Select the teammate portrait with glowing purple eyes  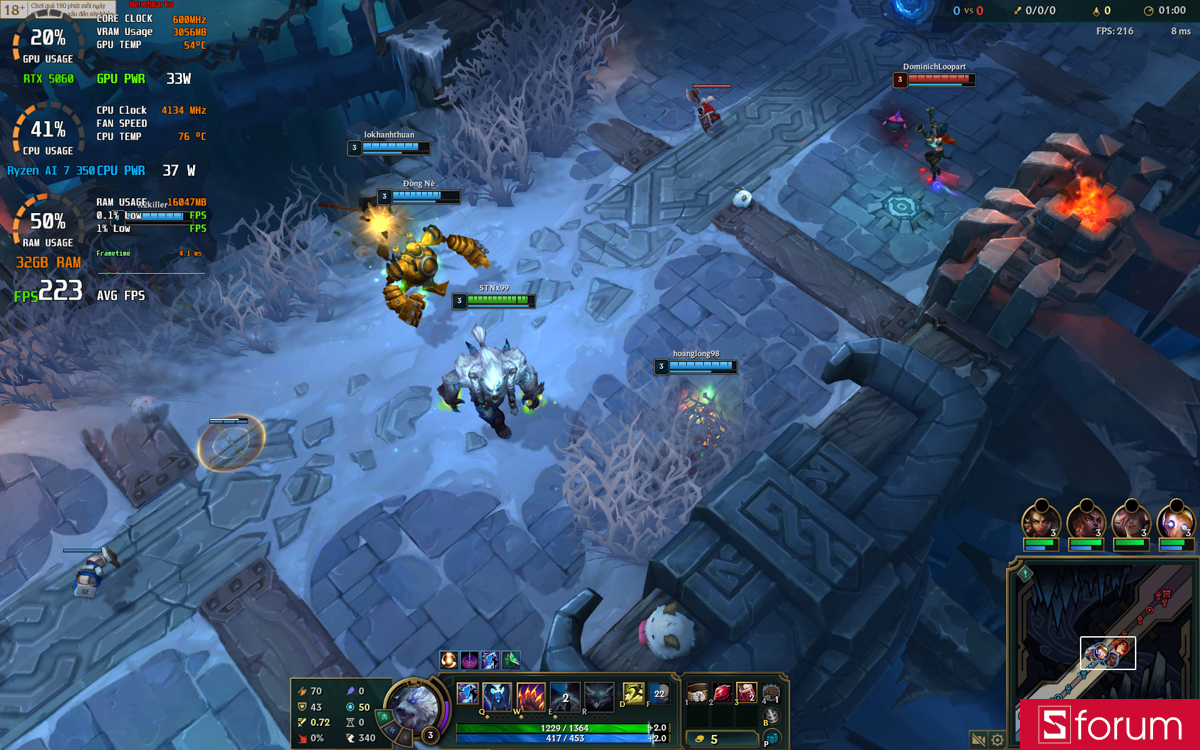[x=1176, y=522]
